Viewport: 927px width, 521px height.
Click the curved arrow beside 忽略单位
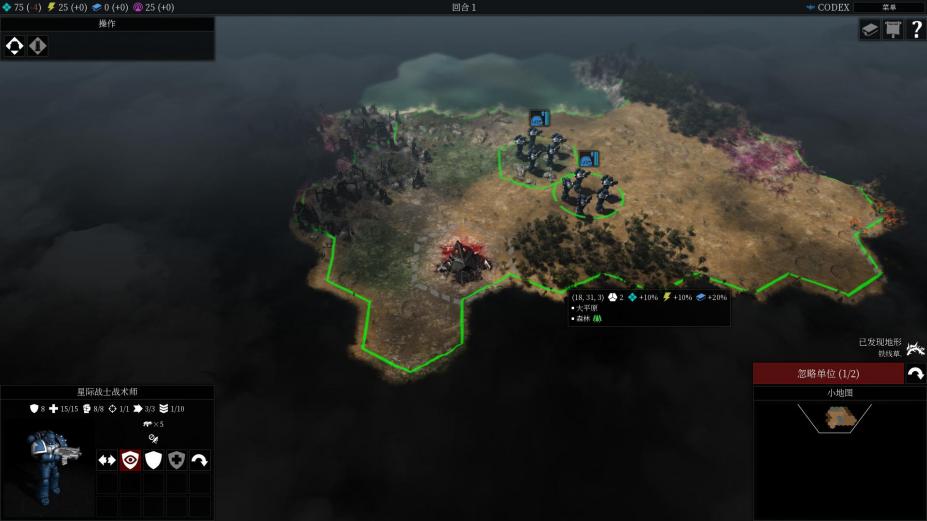click(915, 373)
